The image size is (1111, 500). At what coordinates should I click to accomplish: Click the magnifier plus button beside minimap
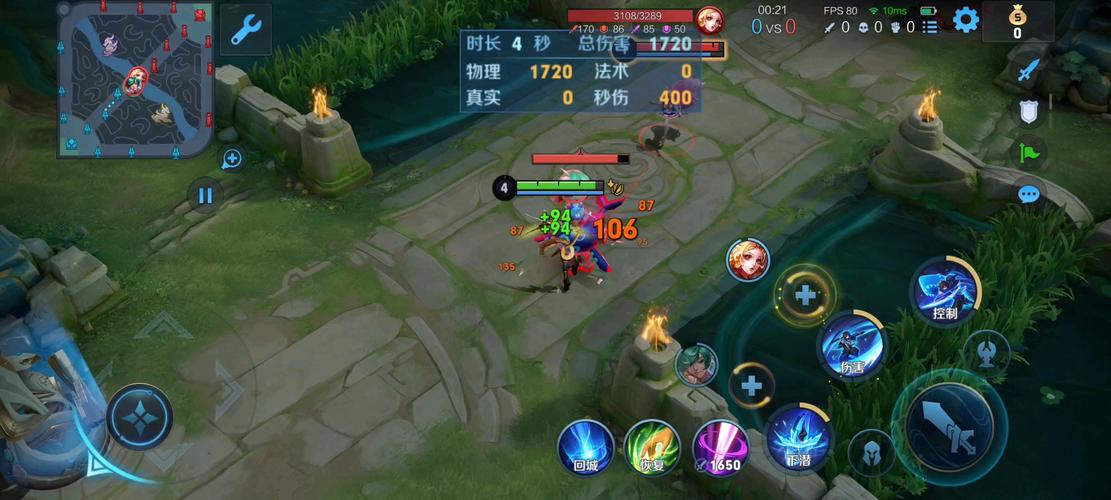tap(232, 158)
